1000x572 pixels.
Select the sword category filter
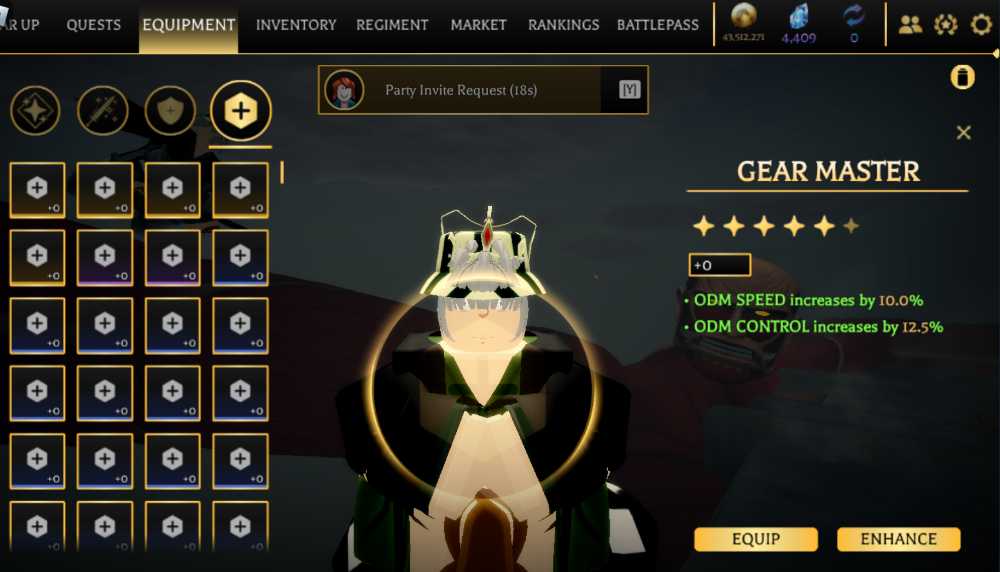pos(102,111)
